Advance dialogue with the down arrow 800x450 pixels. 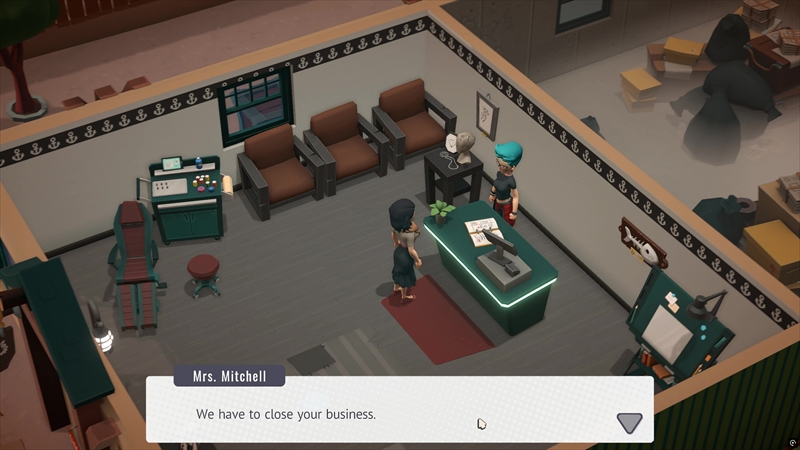[x=629, y=422]
